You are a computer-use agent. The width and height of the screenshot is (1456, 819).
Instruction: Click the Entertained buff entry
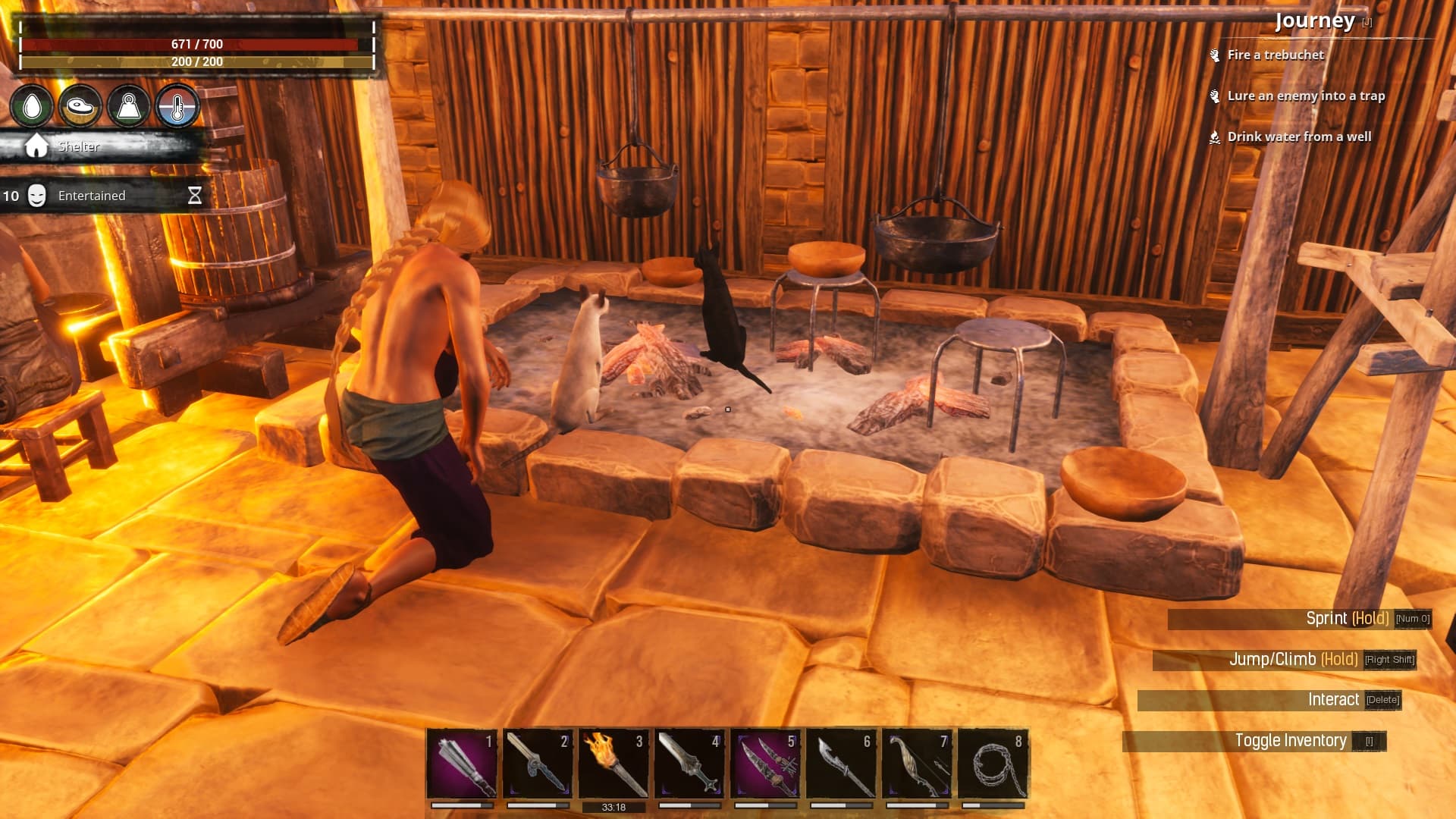click(x=91, y=196)
